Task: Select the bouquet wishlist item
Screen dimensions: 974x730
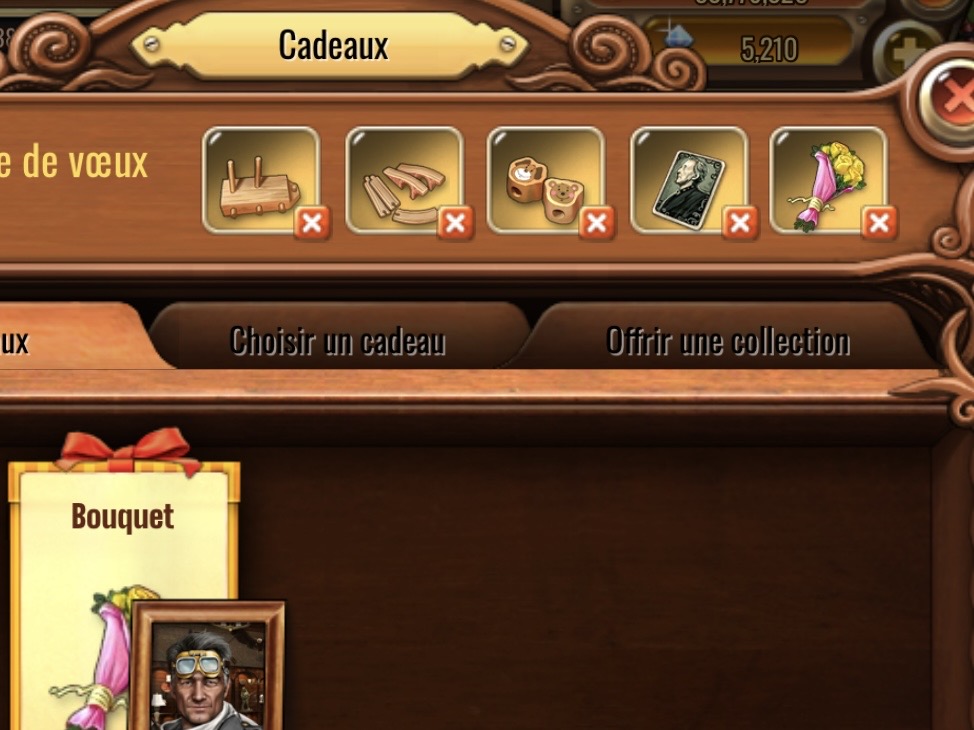Action: [x=826, y=178]
